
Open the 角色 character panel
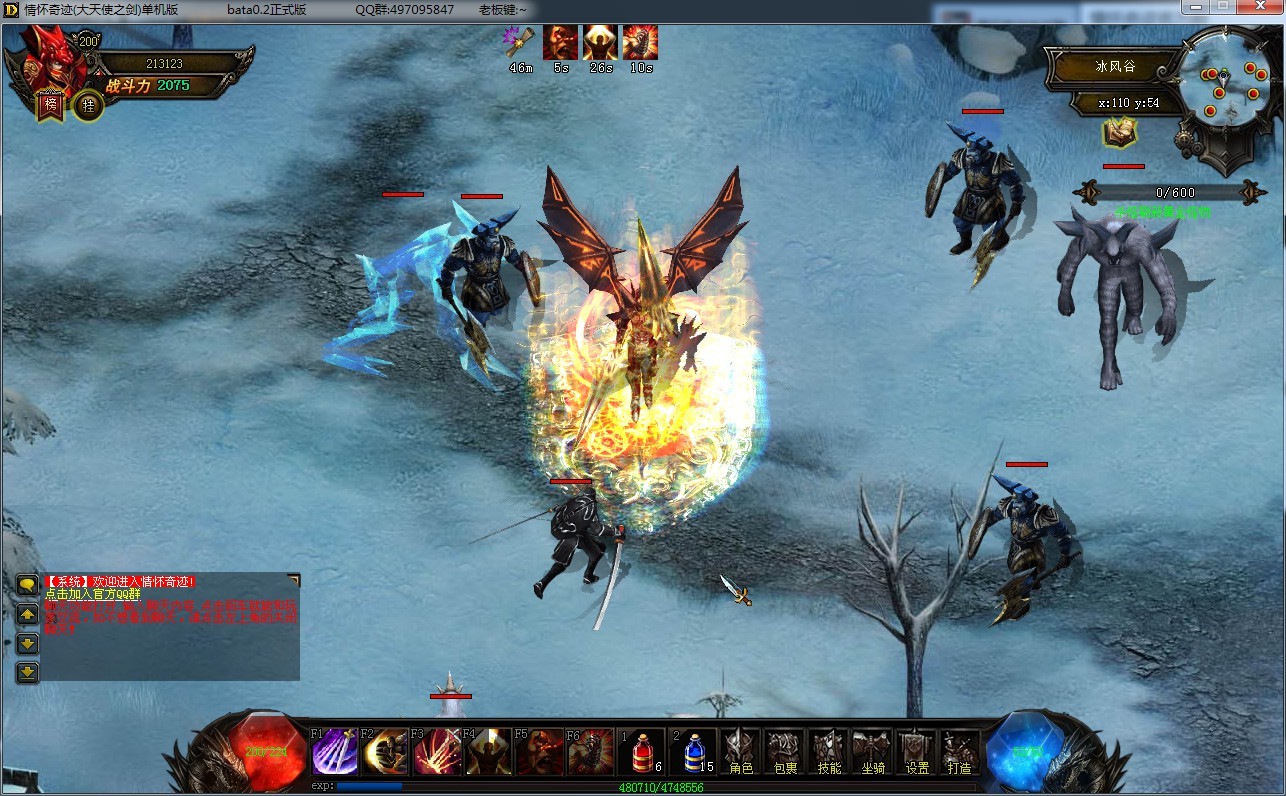pos(741,752)
